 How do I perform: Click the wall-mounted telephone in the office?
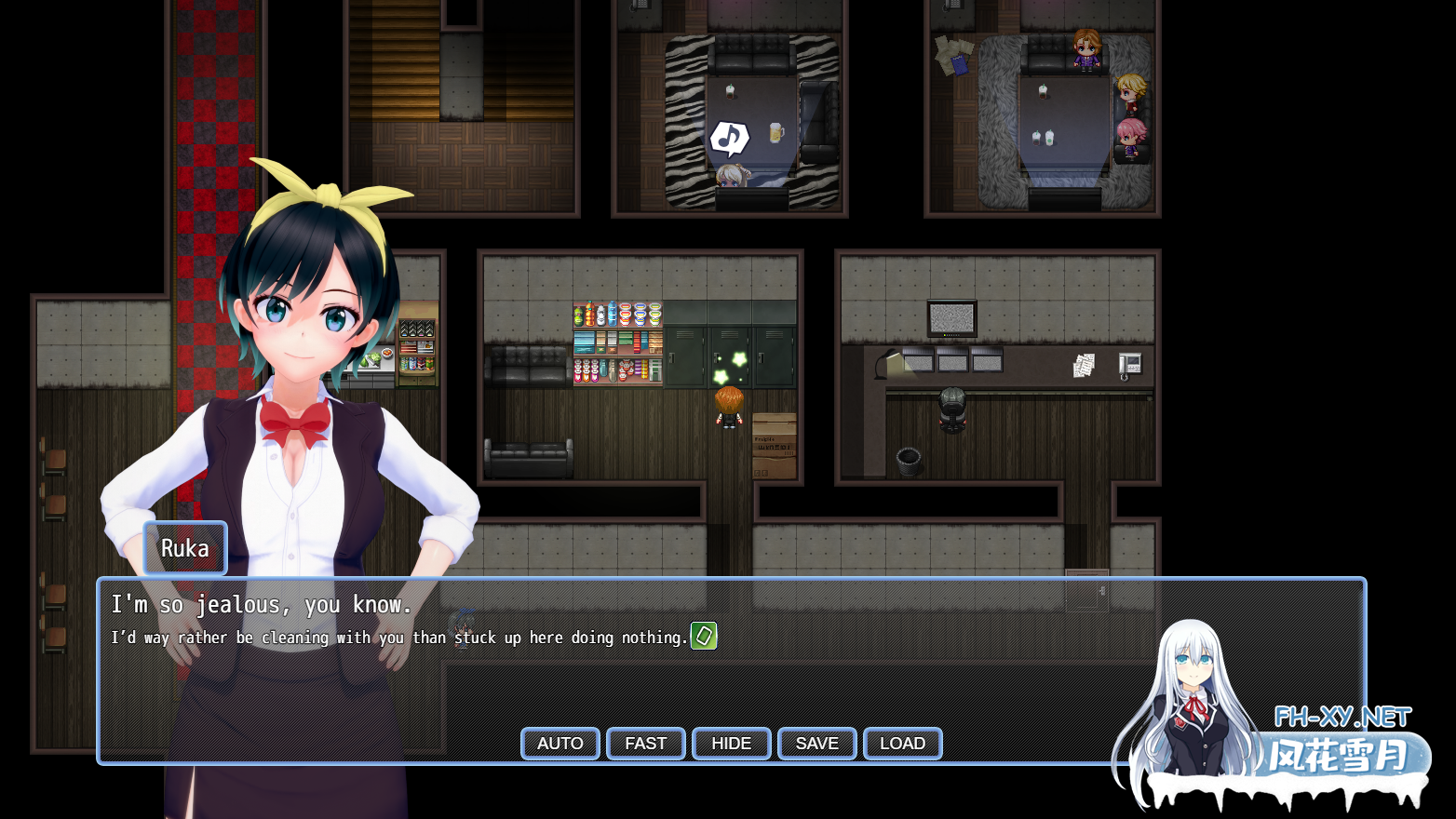pos(1129,365)
